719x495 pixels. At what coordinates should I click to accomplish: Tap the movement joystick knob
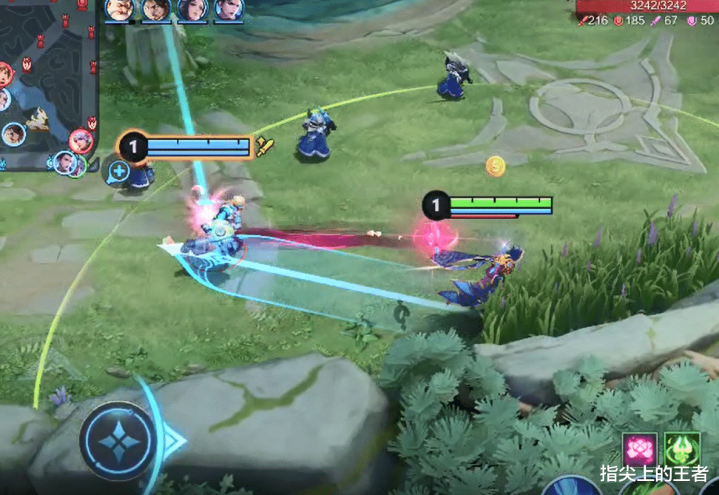pyautogui.click(x=118, y=439)
